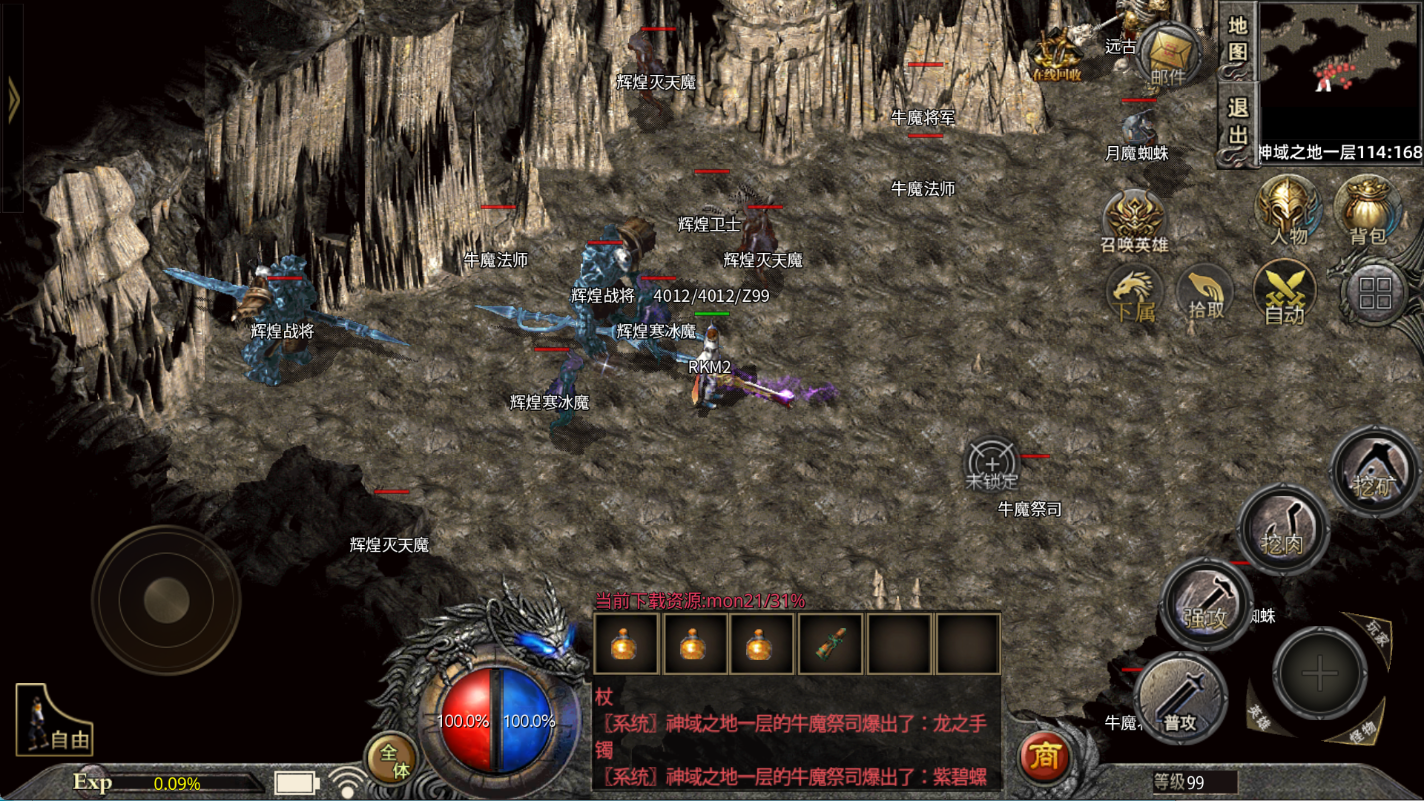Activate the 强攻 forced attack button
1424x801 pixels.
(1206, 603)
